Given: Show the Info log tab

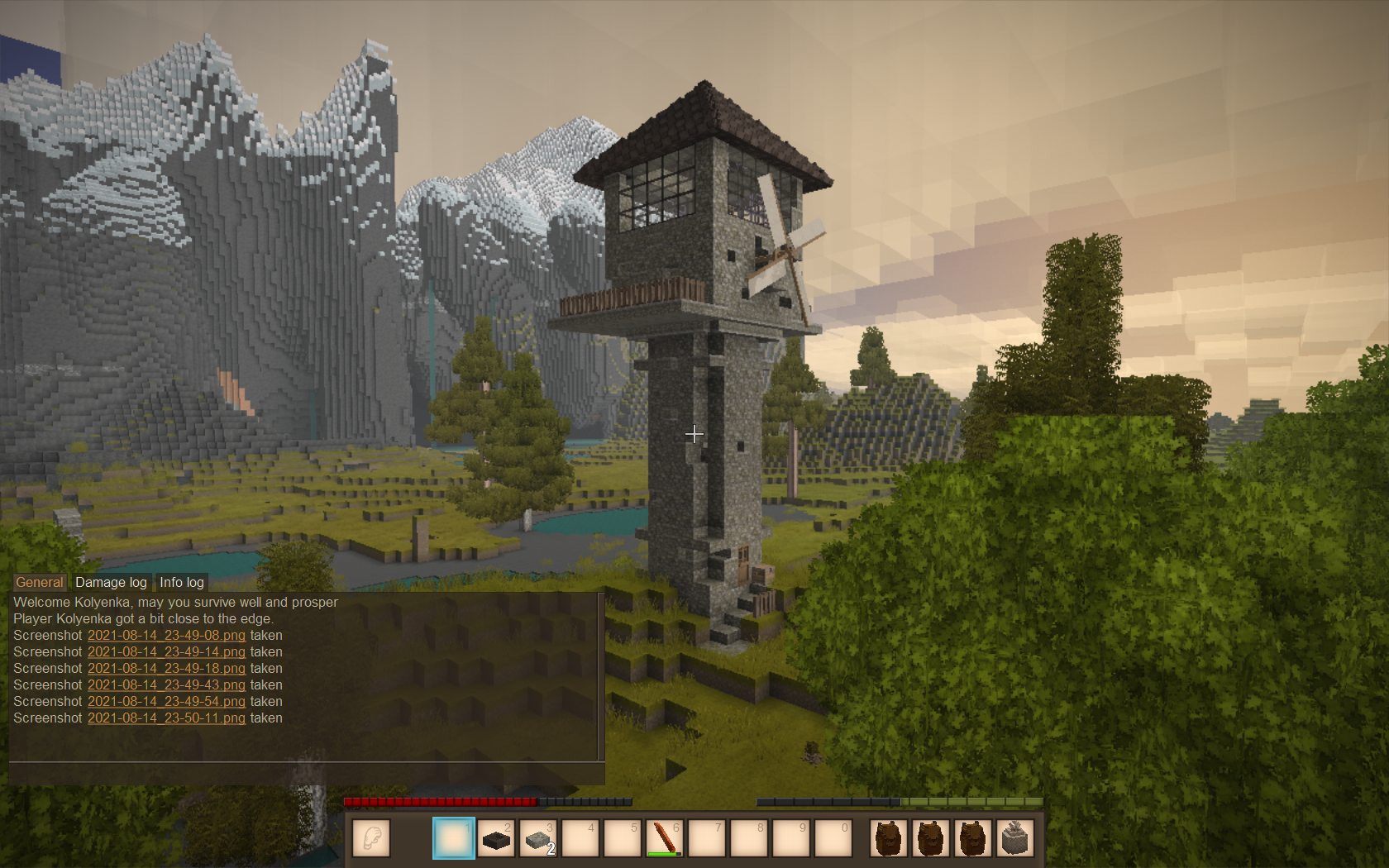Looking at the screenshot, I should [x=181, y=582].
